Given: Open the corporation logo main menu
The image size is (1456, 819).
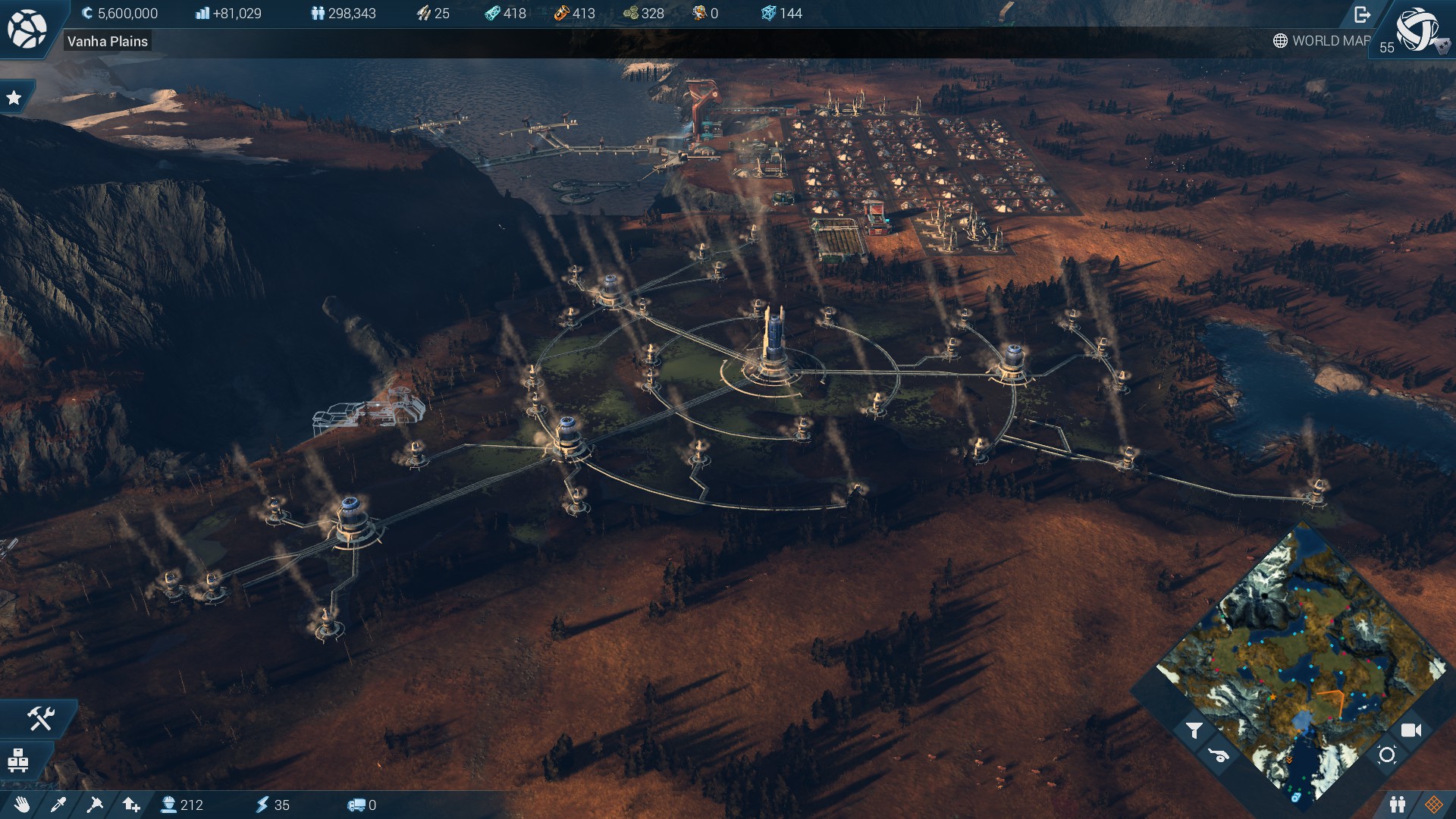Looking at the screenshot, I should point(27,29).
